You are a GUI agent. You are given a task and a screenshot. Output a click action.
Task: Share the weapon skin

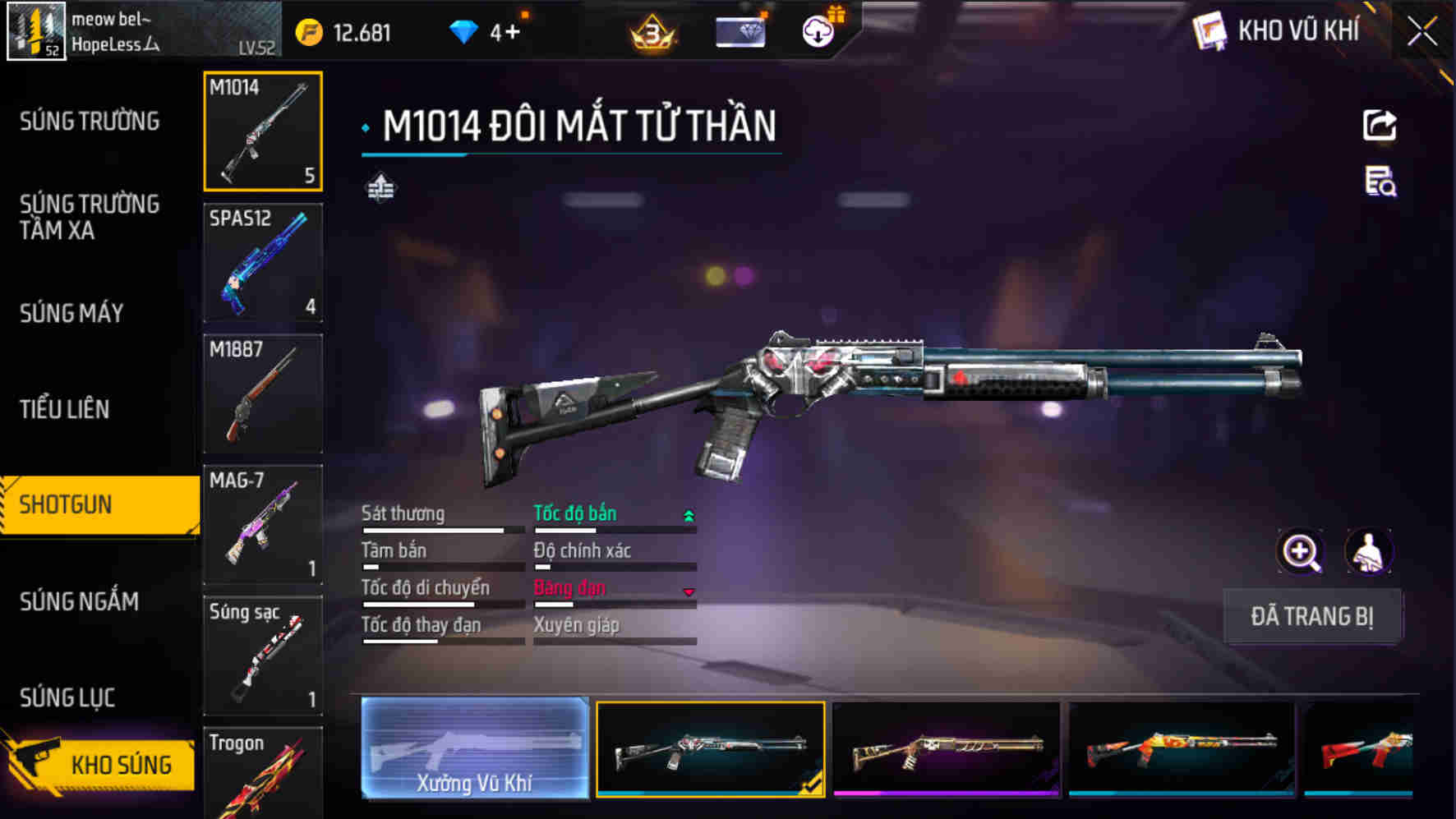pos(1380,126)
